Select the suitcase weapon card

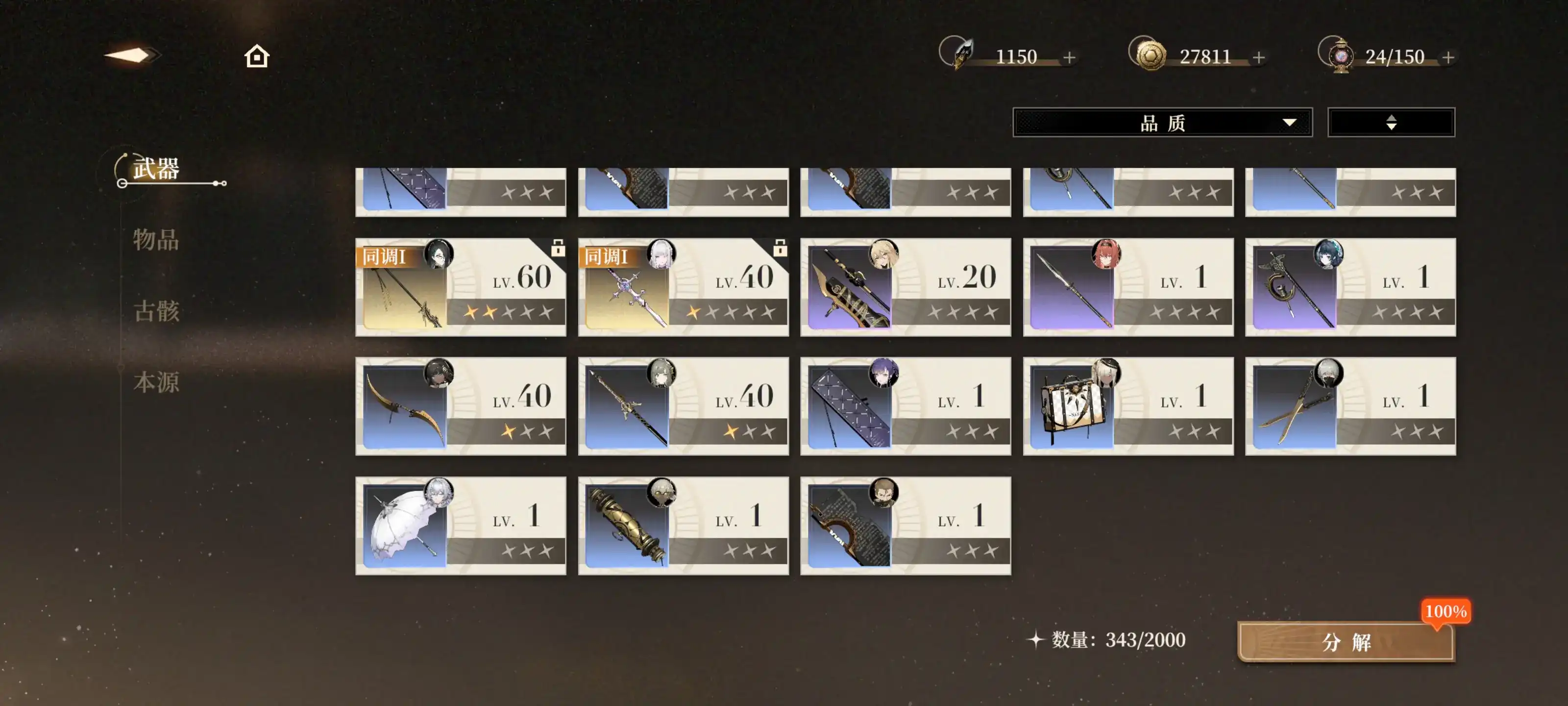1128,406
